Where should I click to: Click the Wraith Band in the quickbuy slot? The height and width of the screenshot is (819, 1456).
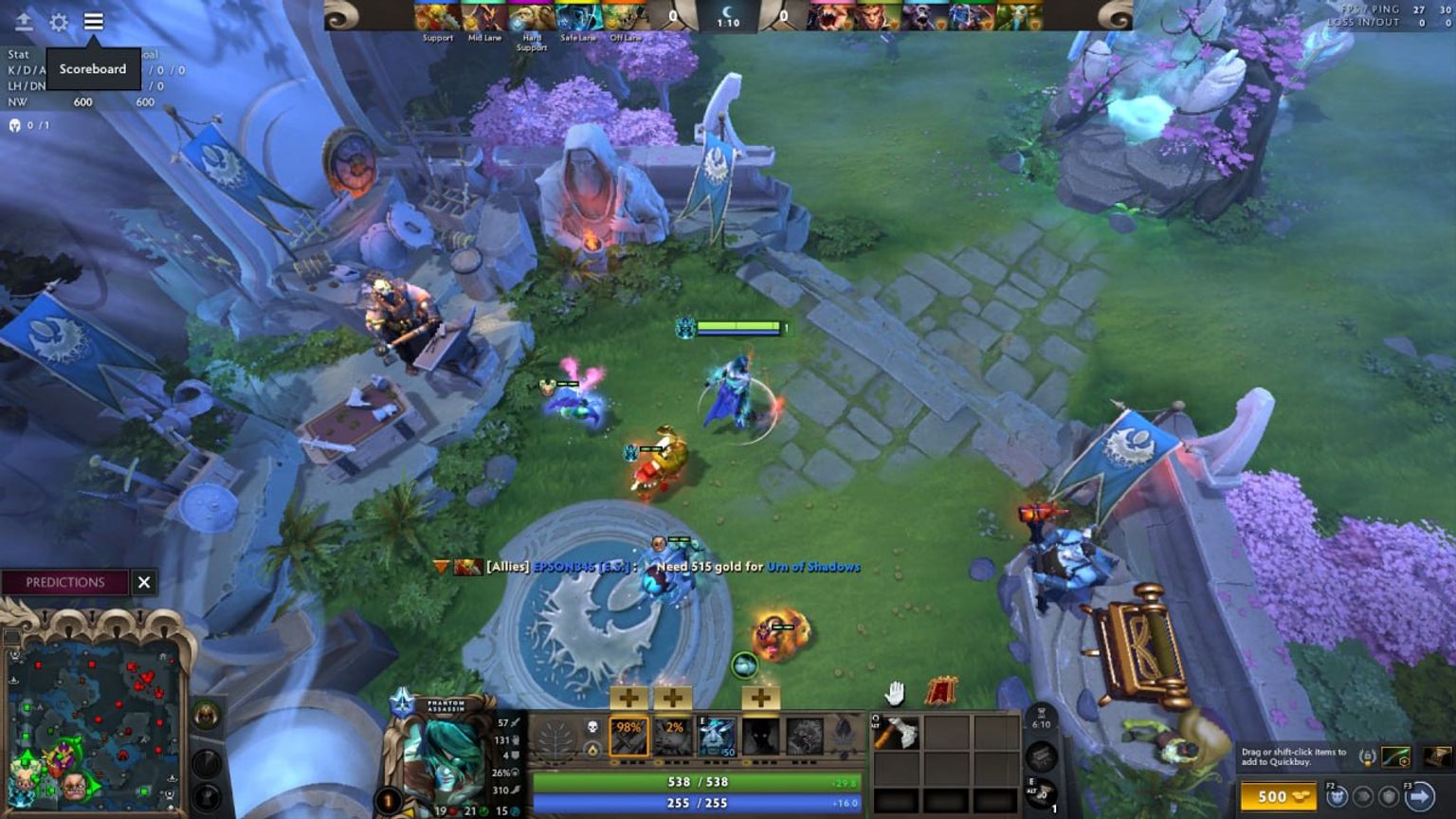coord(1397,758)
